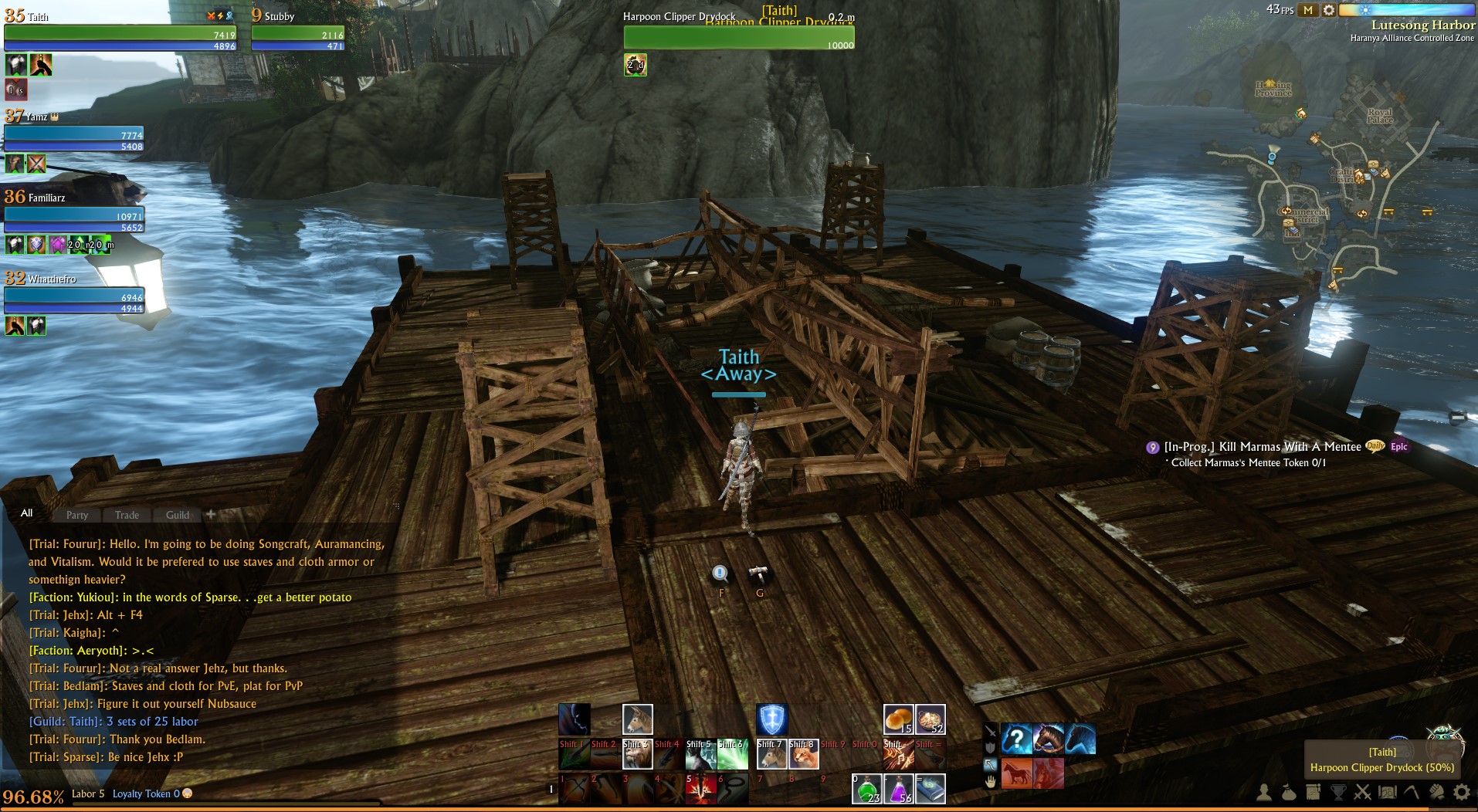
Task: Select party member Familiarz's frame
Action: coord(74,215)
